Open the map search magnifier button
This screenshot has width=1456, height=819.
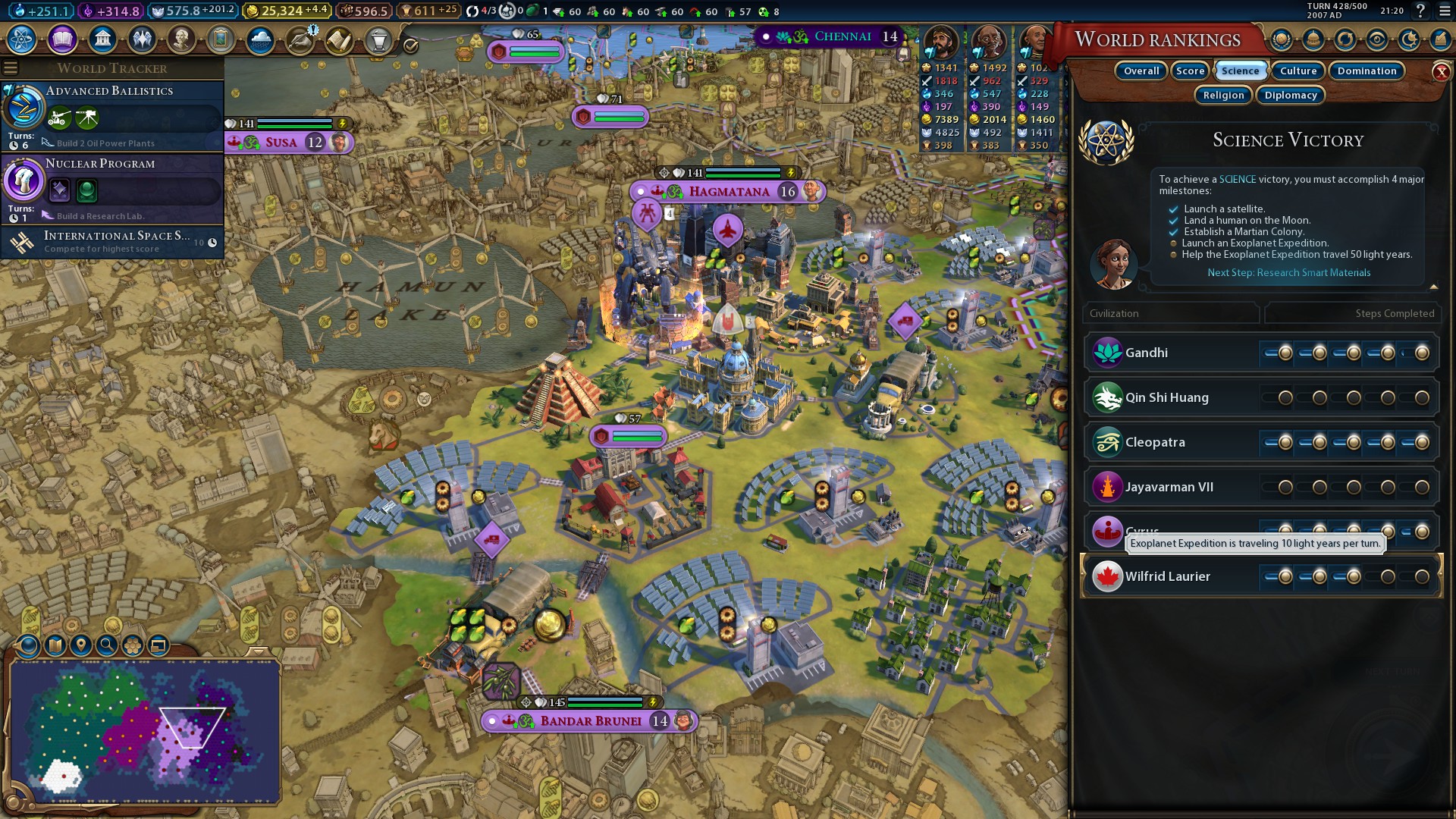106,645
